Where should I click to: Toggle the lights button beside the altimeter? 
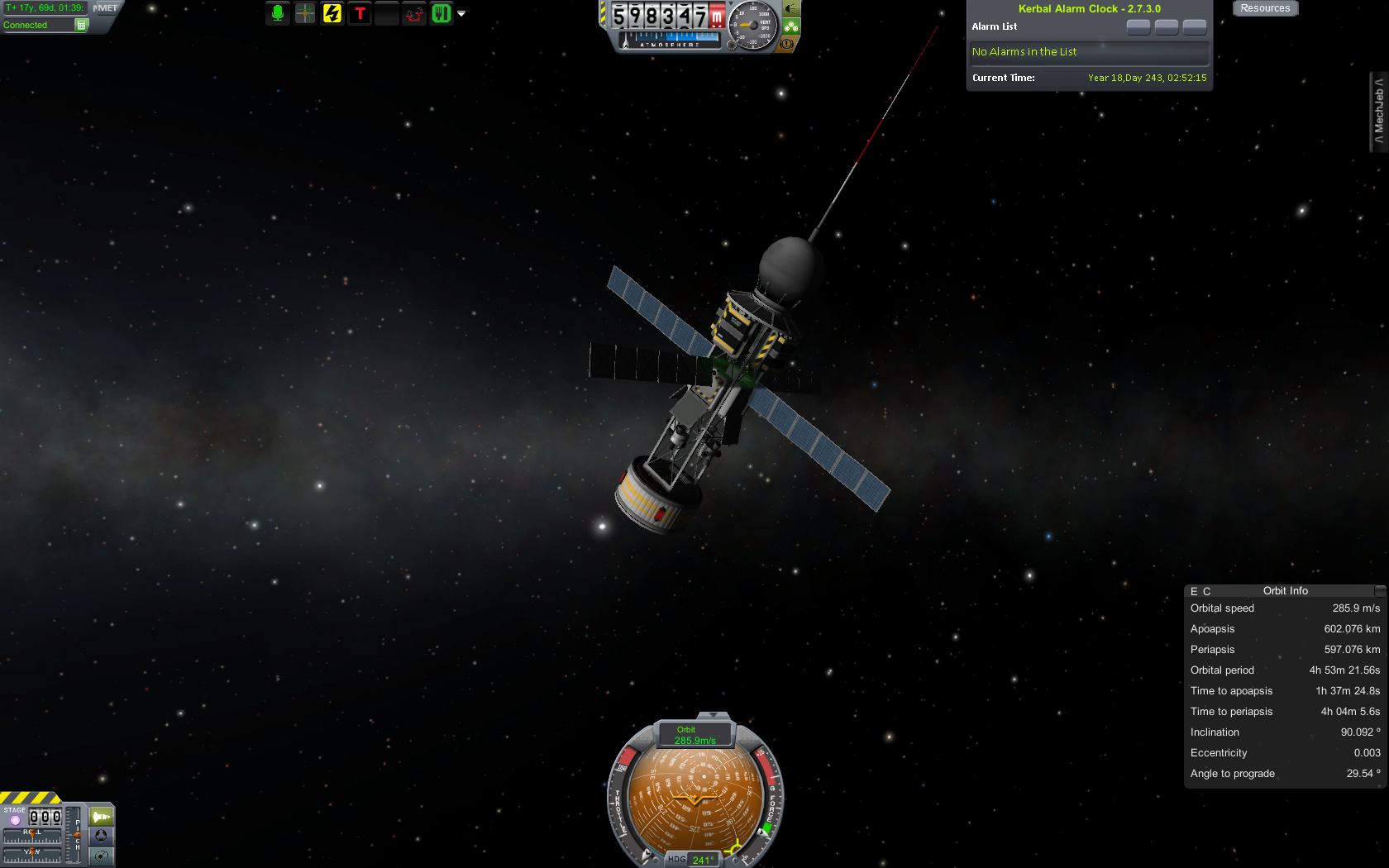pos(791,9)
